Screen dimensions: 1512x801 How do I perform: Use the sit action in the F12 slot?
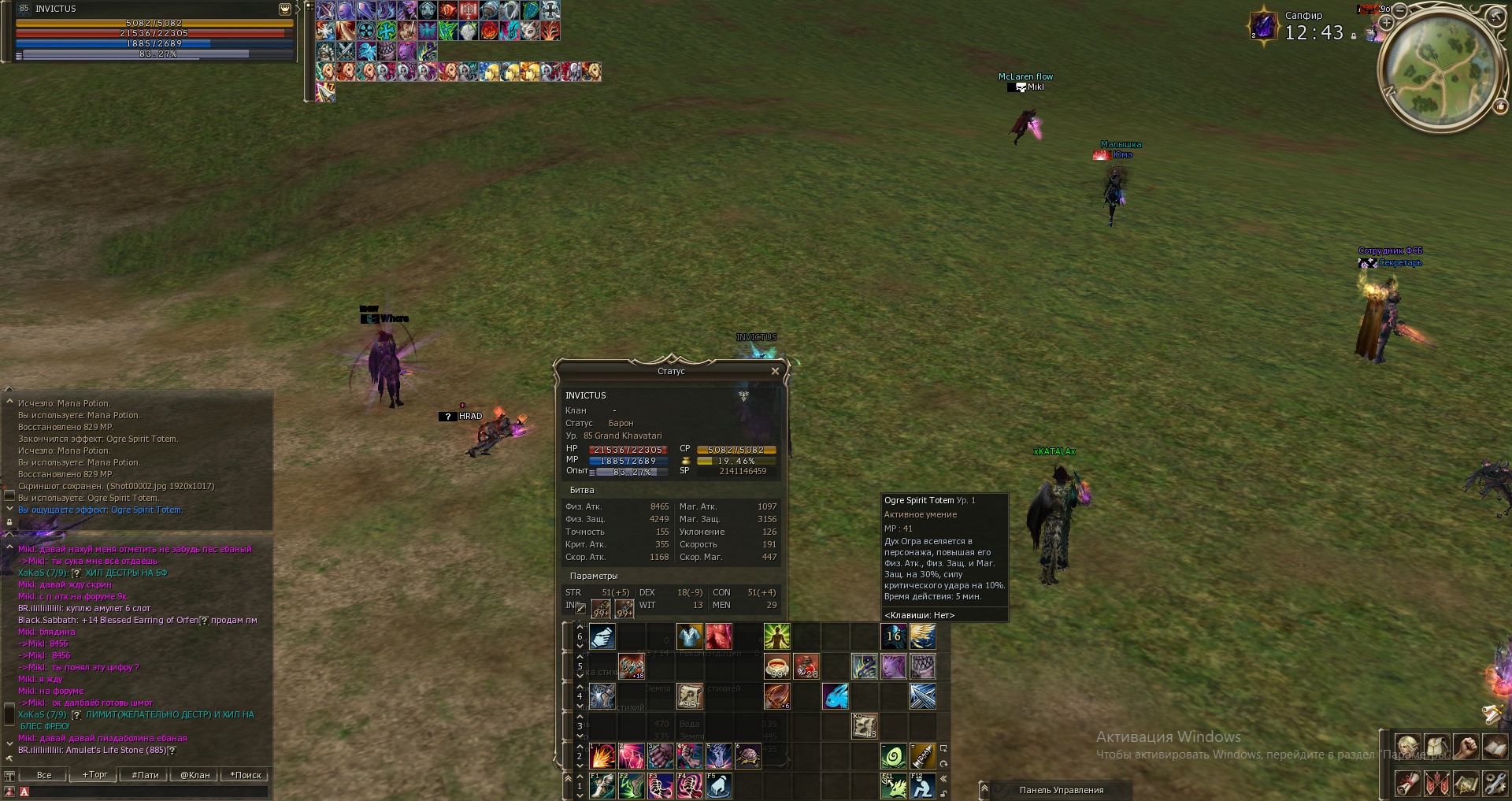click(922, 785)
